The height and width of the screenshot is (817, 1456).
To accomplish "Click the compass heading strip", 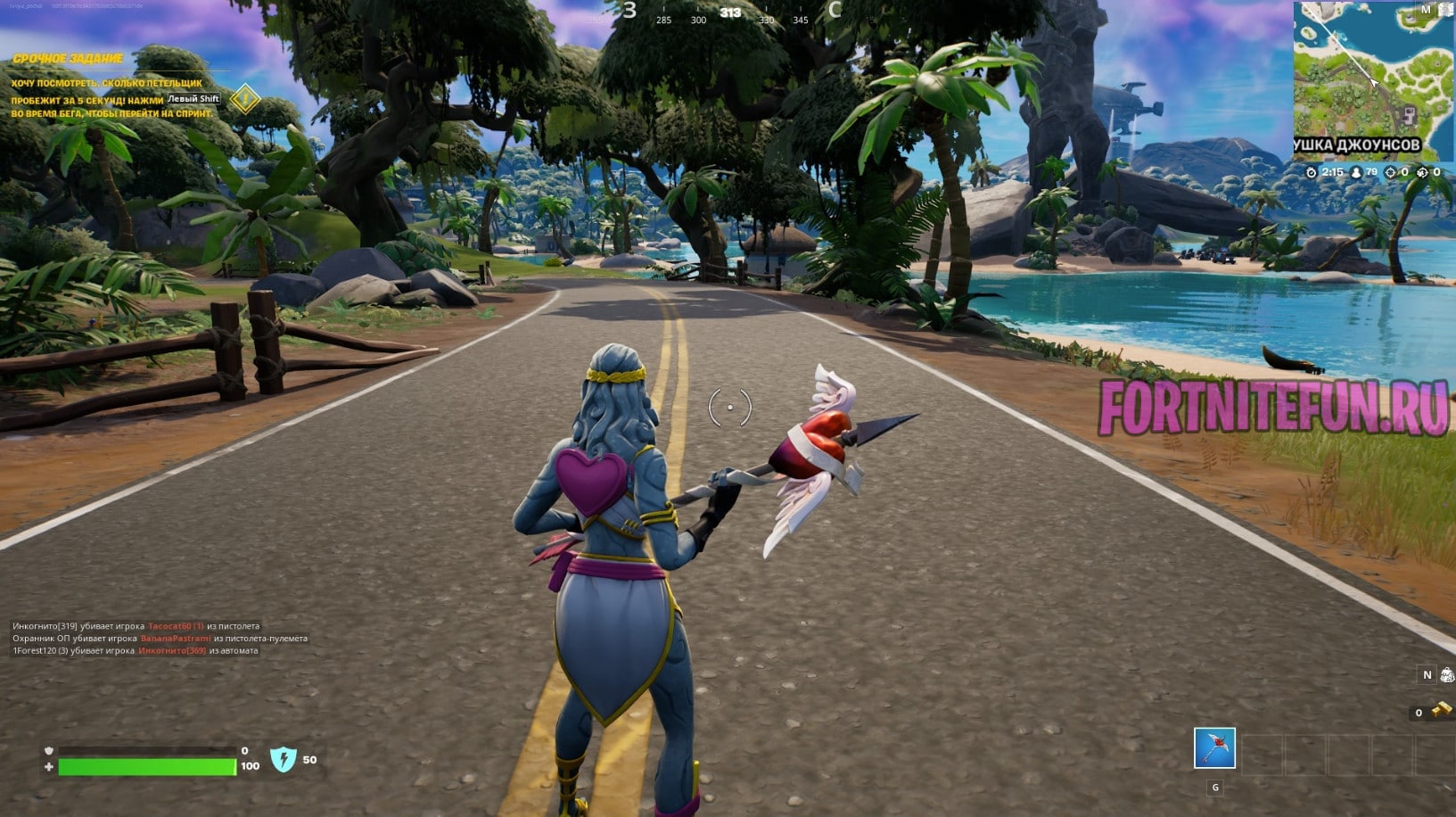I will pyautogui.click(x=731, y=13).
